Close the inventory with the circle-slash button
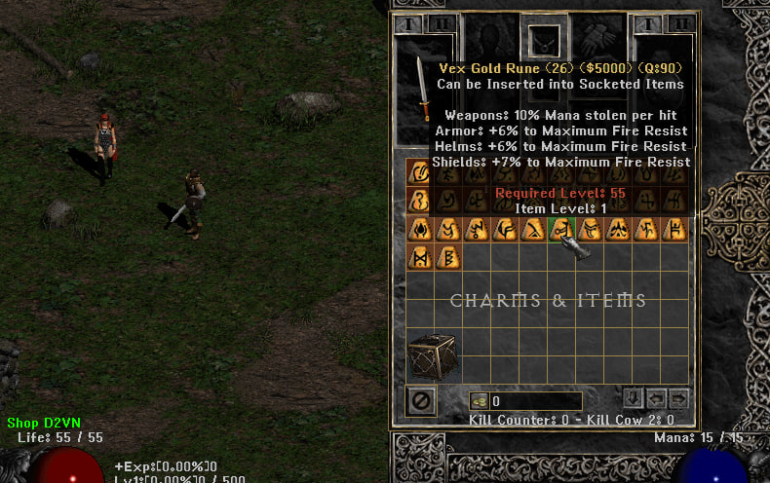The width and height of the screenshot is (770, 483). click(421, 402)
